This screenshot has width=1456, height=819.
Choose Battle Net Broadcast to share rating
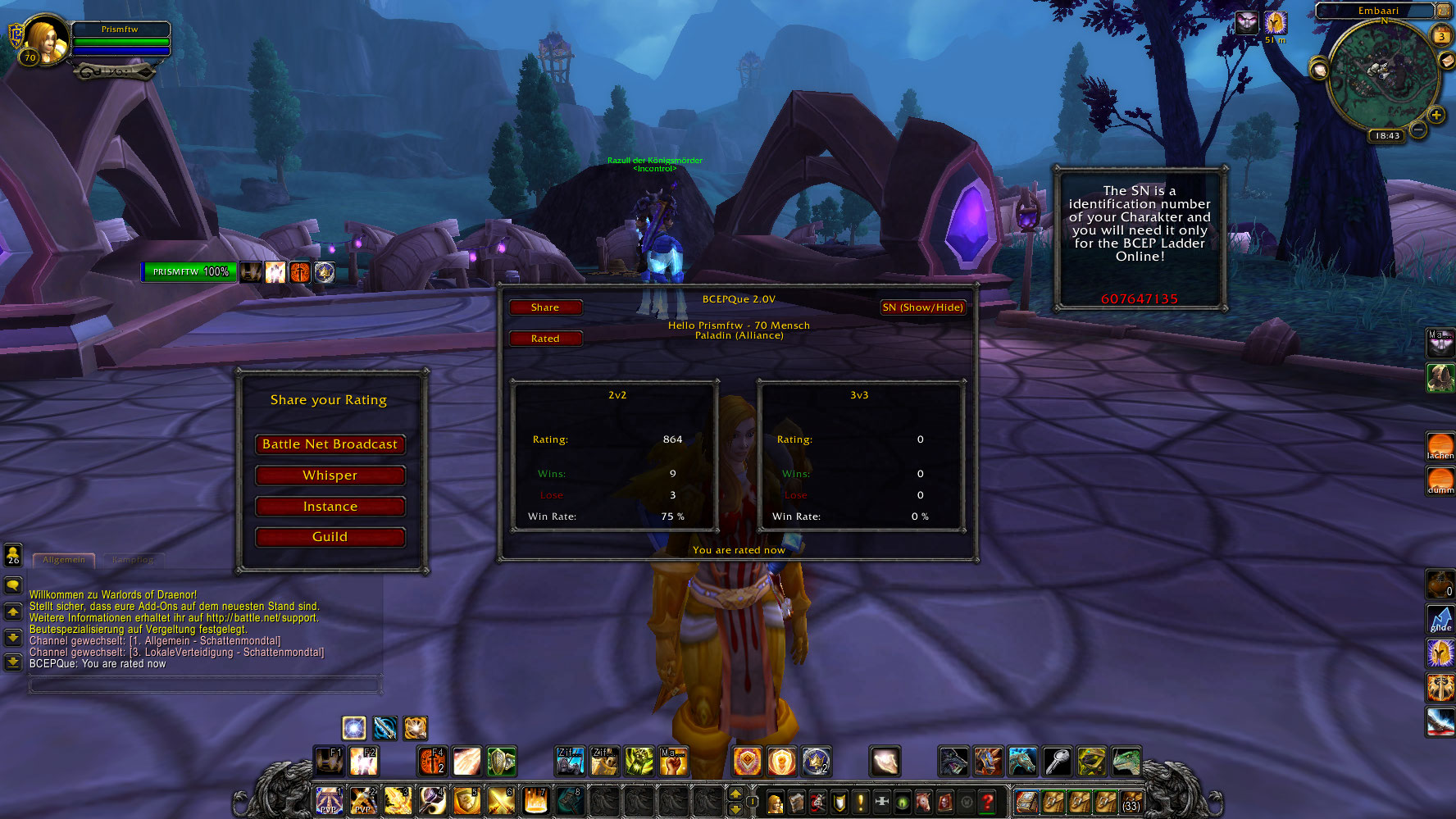click(x=330, y=444)
